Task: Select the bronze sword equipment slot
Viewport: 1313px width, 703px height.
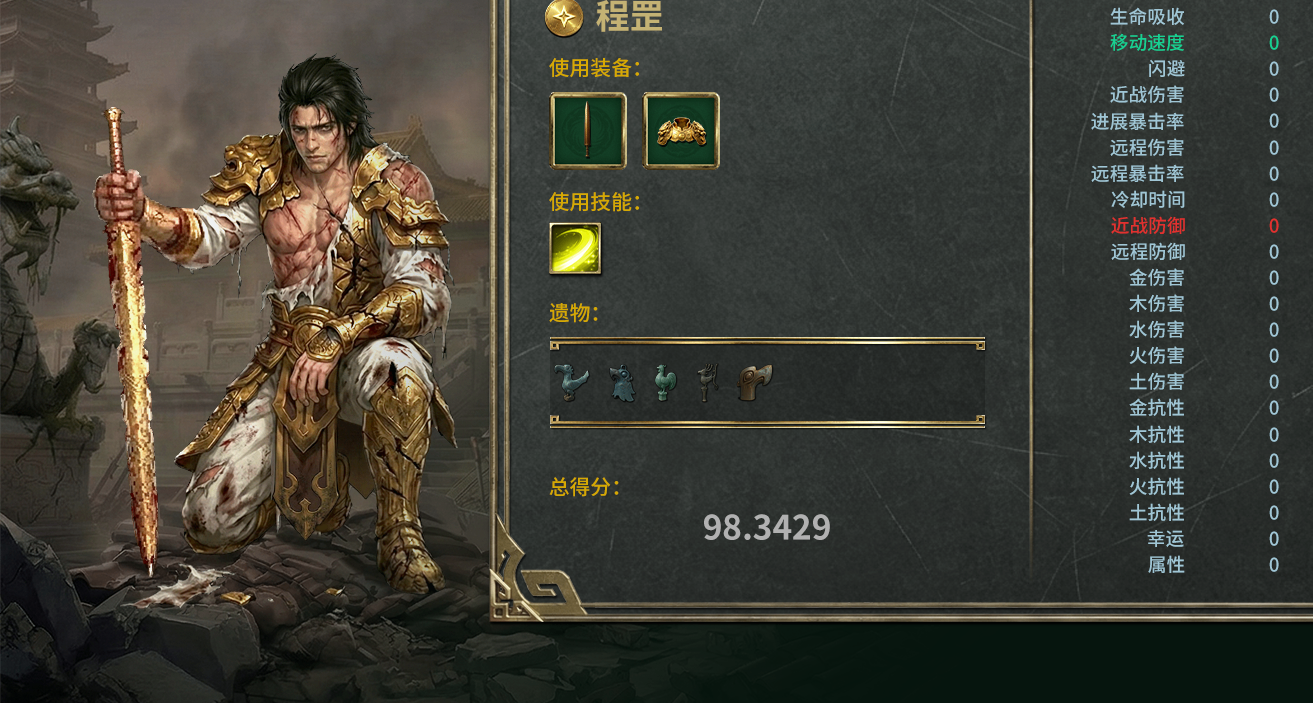Action: (588, 130)
